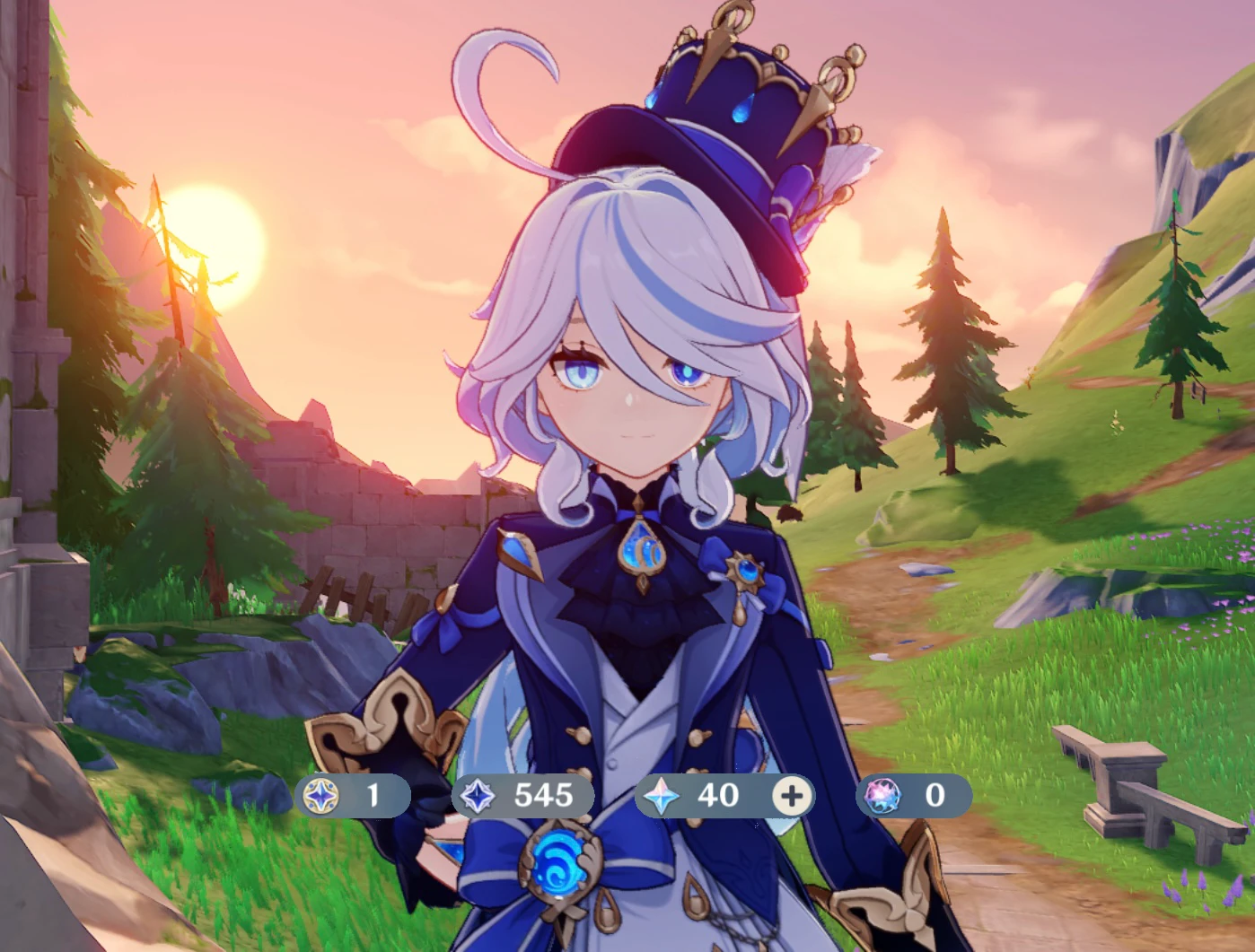Click the gold star icon showing quantity 1
Screen dimensions: 1255x952
pos(320,796)
